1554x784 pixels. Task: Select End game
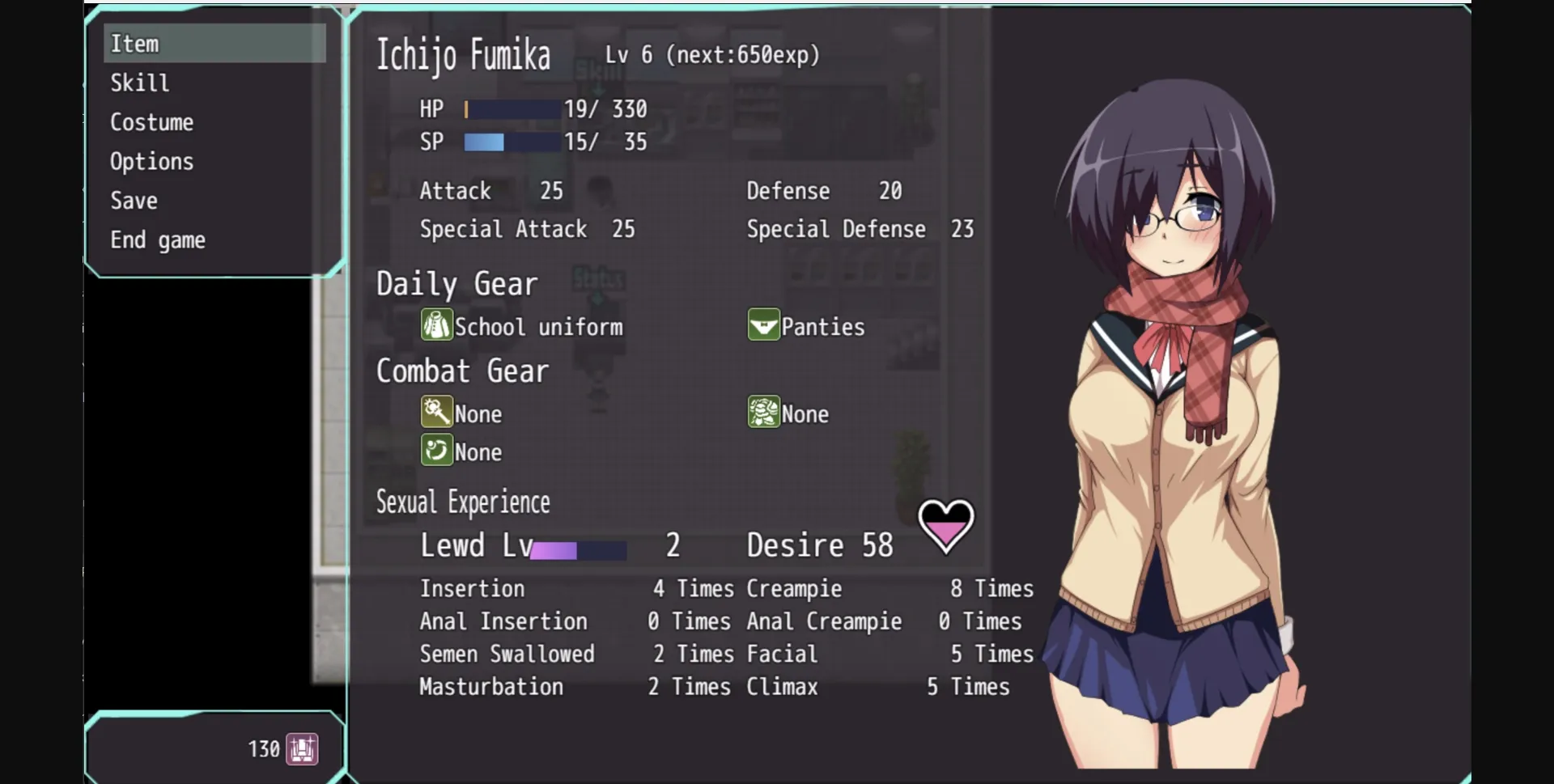point(158,239)
